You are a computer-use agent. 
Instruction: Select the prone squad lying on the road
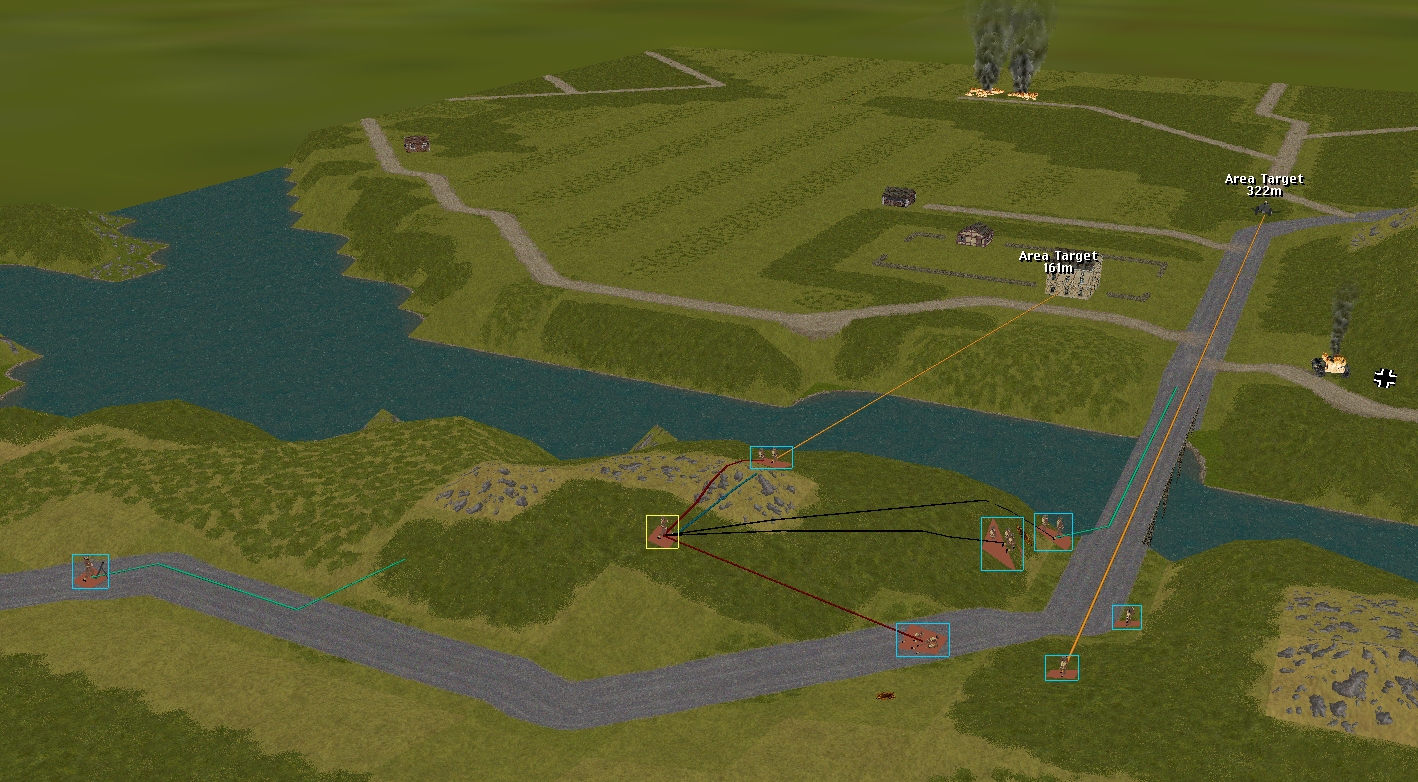point(922,640)
